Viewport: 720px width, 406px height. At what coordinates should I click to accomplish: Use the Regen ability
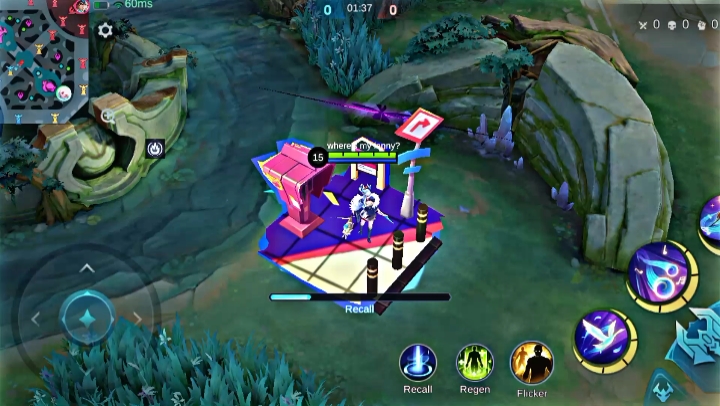475,362
